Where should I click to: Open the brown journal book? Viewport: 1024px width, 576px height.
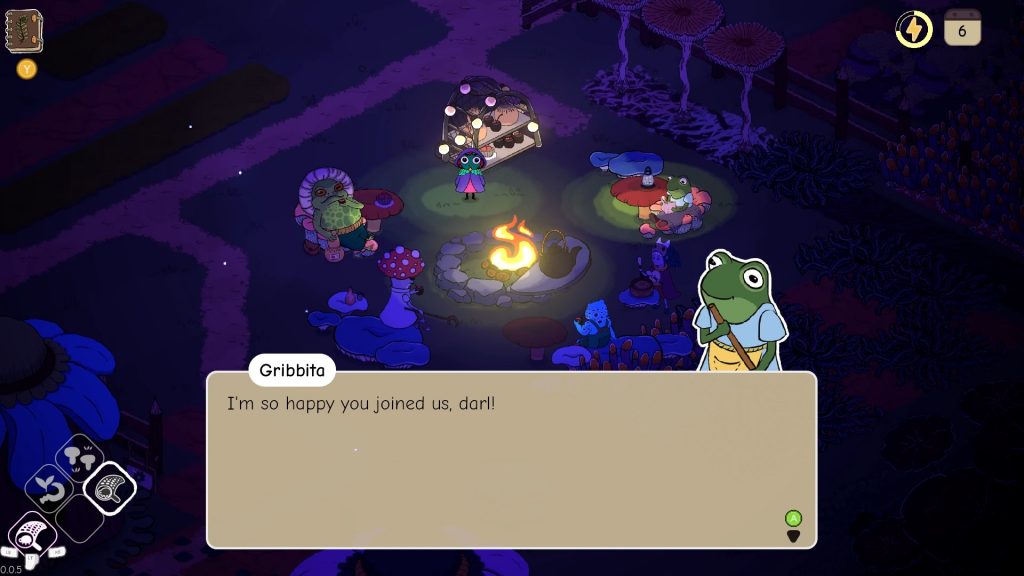tap(23, 31)
